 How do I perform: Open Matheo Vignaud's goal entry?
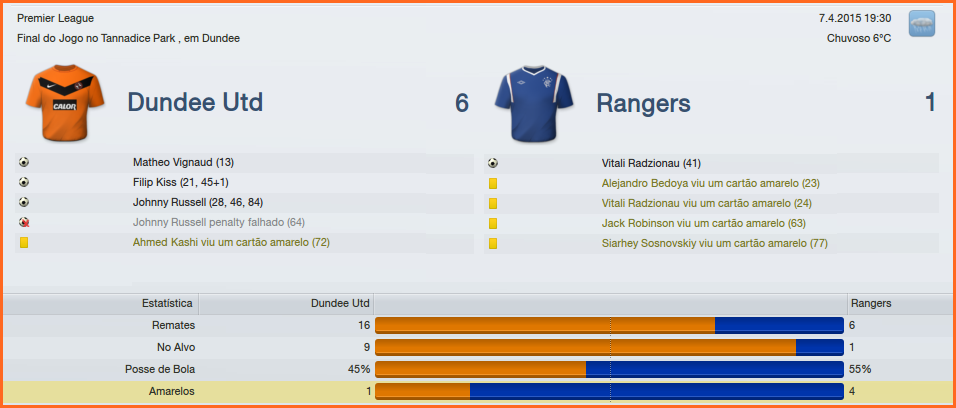[183, 162]
